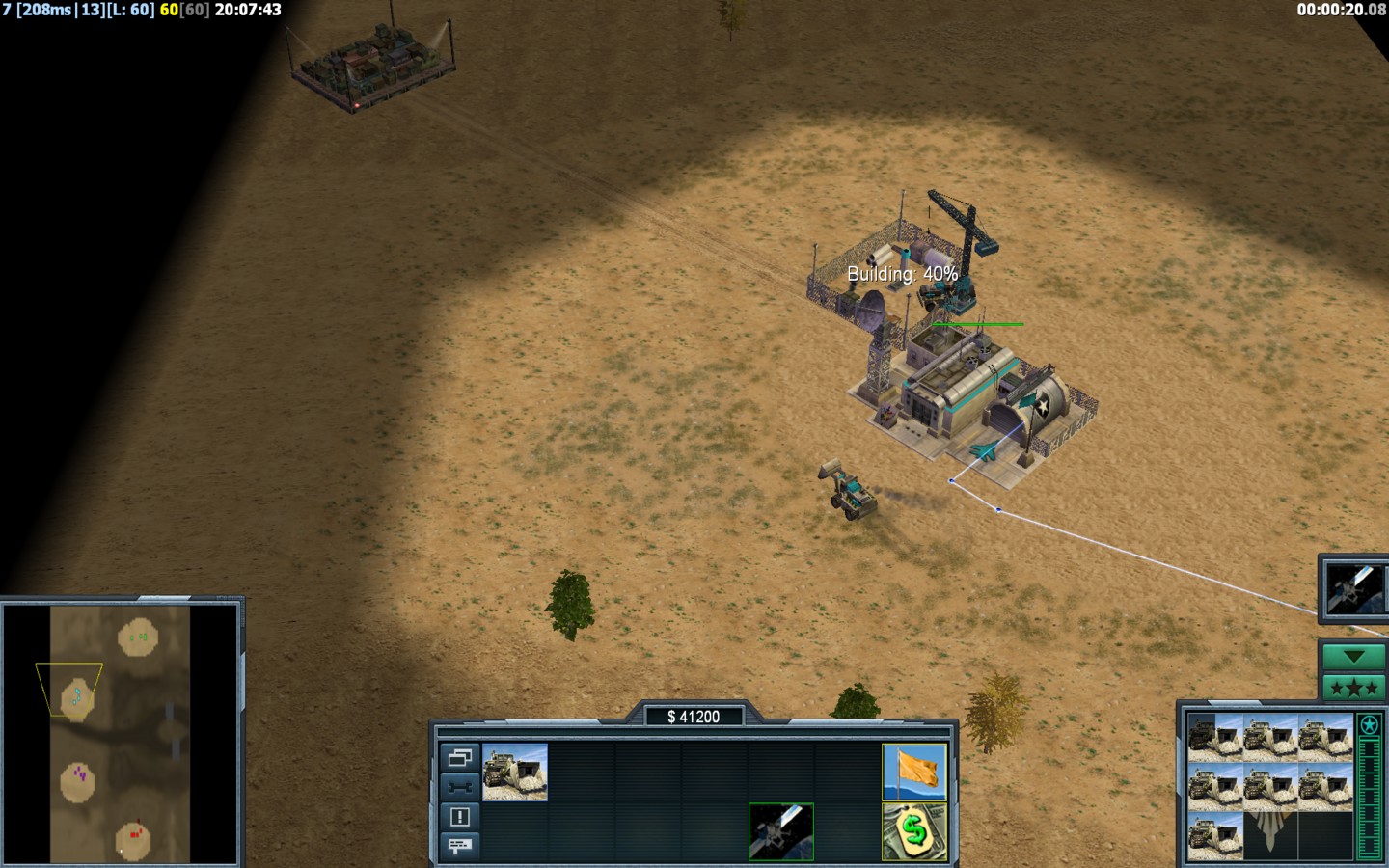1389x868 pixels.
Task: Click the wrench icon button
Action: pos(459,787)
